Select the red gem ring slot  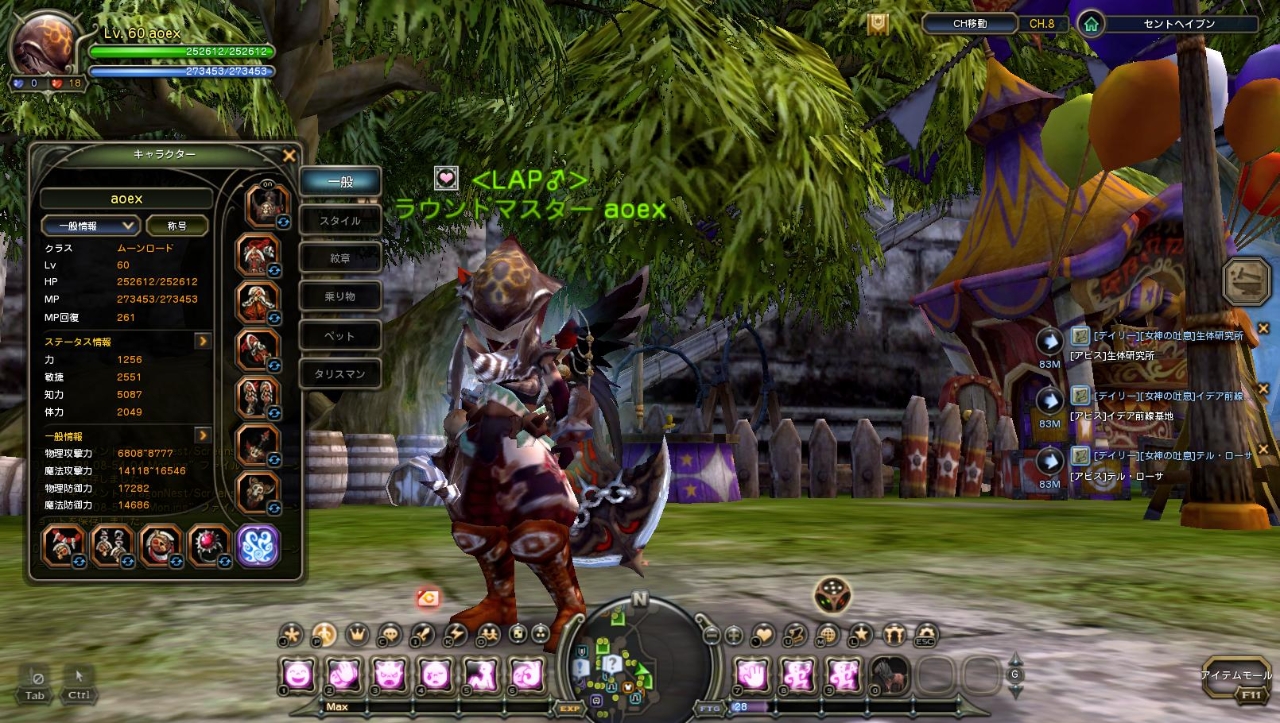[x=209, y=546]
